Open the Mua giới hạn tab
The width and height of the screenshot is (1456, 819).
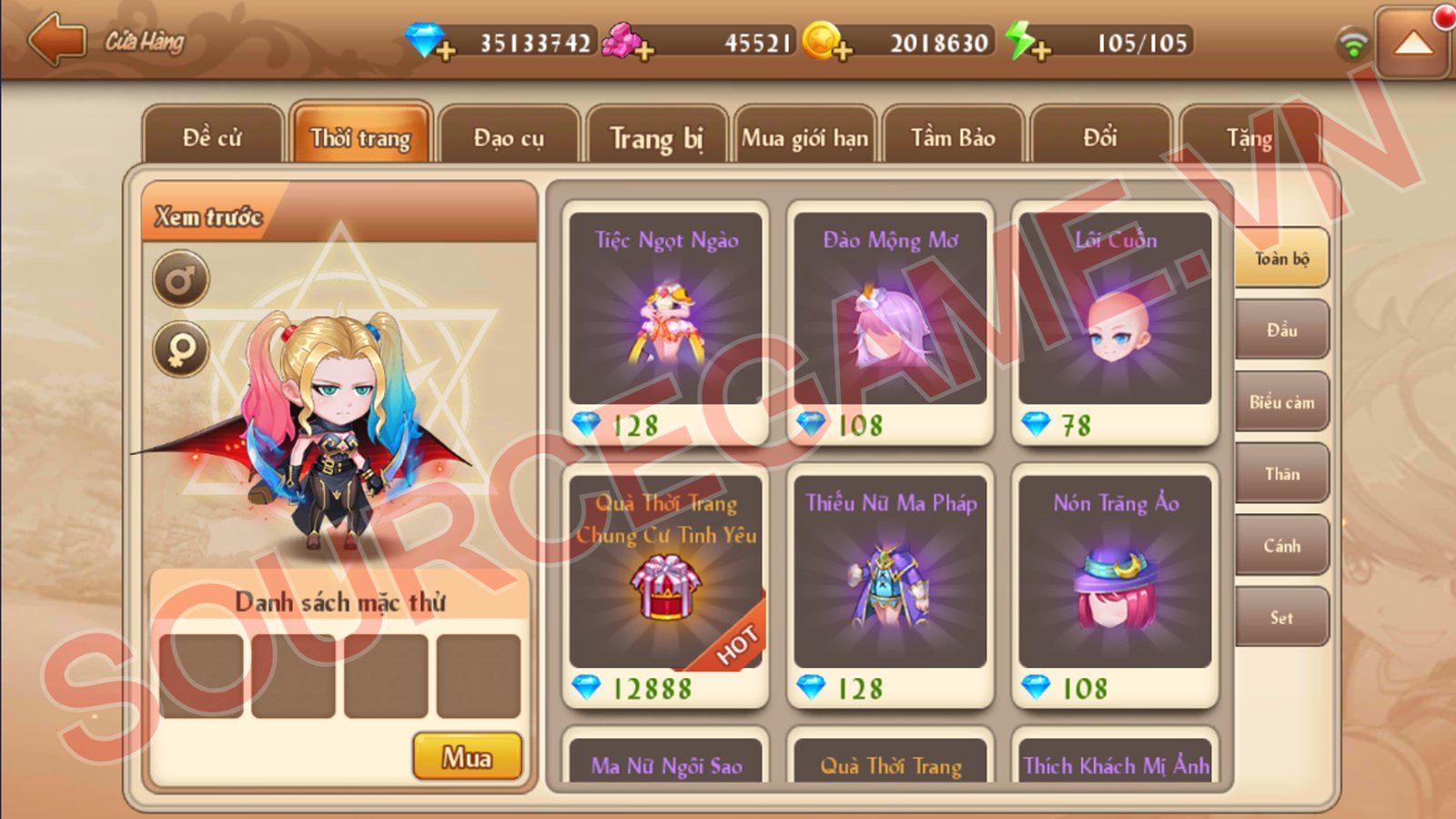(x=804, y=137)
